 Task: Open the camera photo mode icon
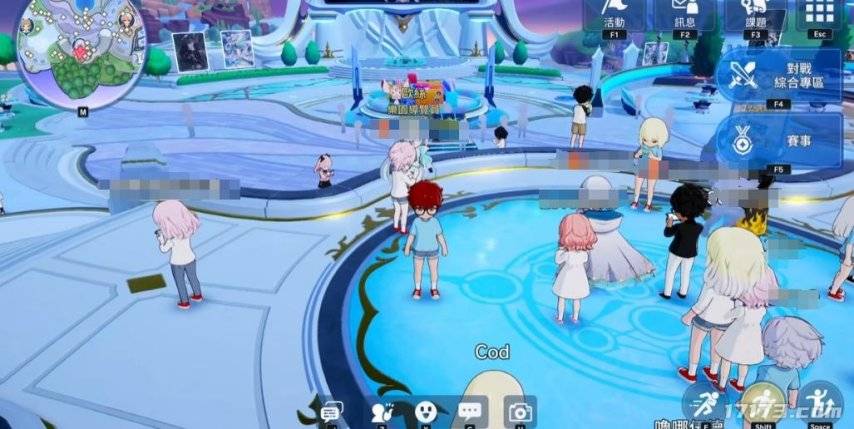[519, 411]
